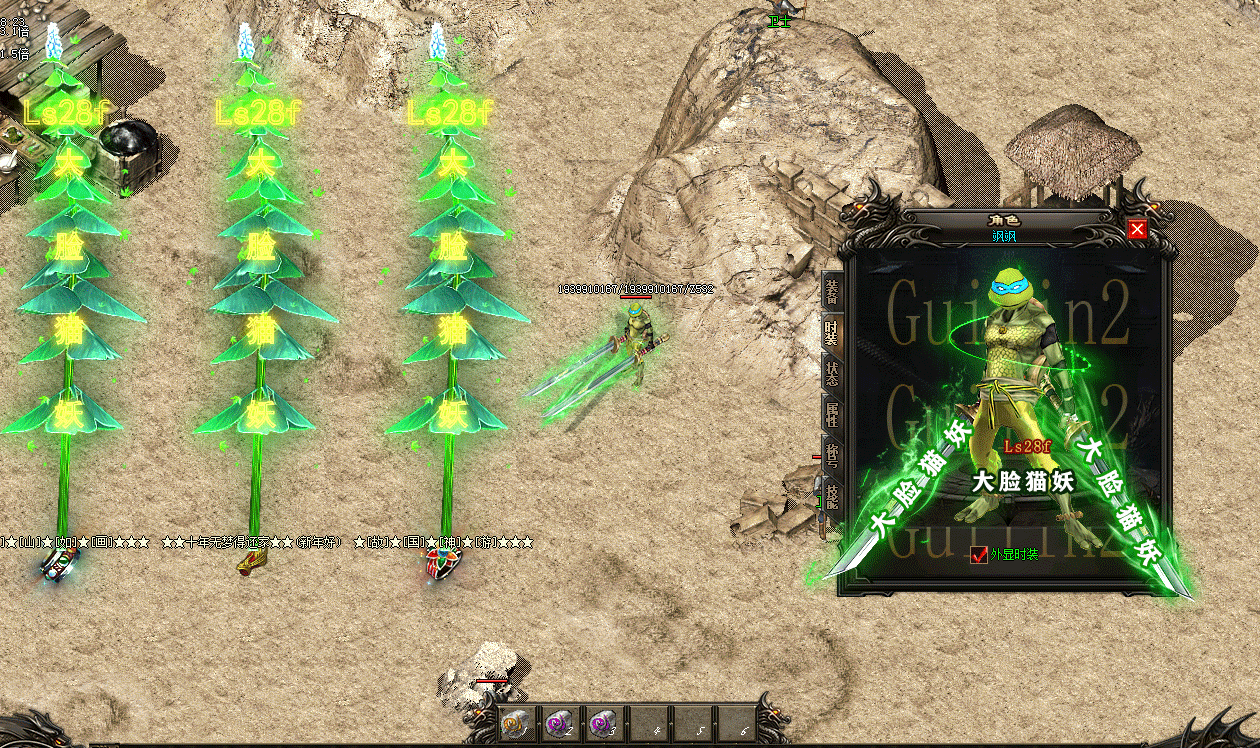This screenshot has width=1260, height=748.
Task: Switch to the 称号 title tab
Action: pos(831,453)
